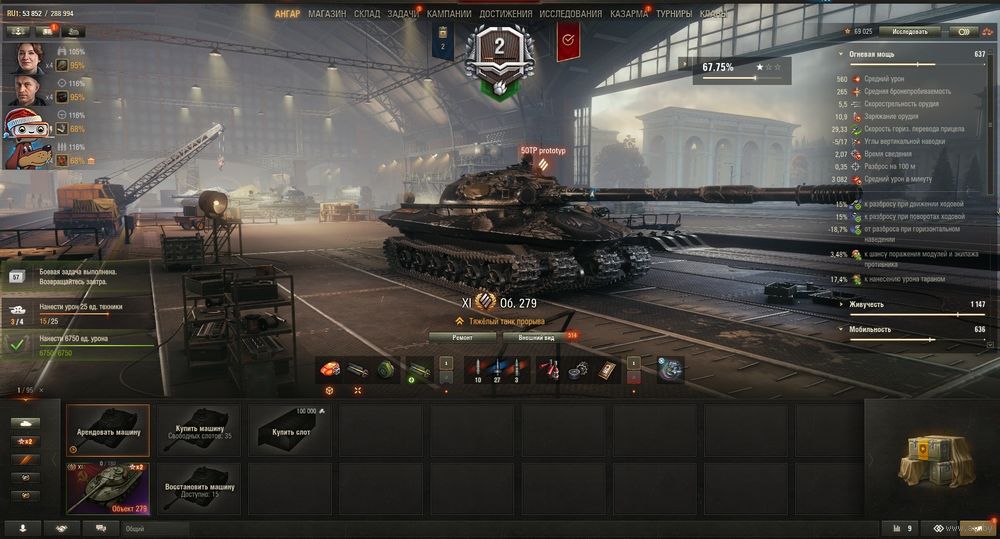
Task: Open the ТУРНИРЫ tournaments tab
Action: (673, 14)
